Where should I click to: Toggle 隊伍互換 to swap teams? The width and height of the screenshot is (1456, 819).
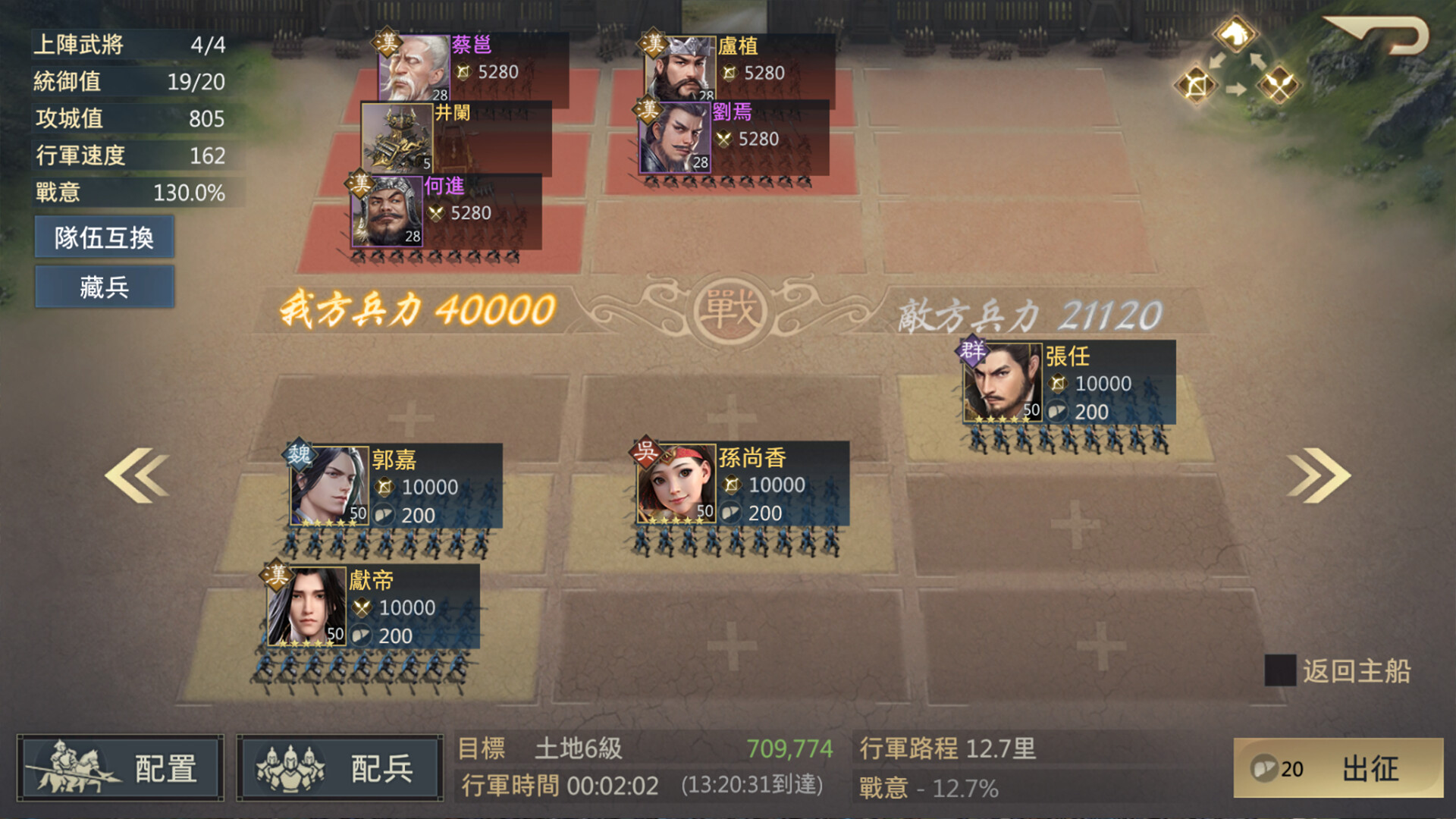click(x=104, y=237)
